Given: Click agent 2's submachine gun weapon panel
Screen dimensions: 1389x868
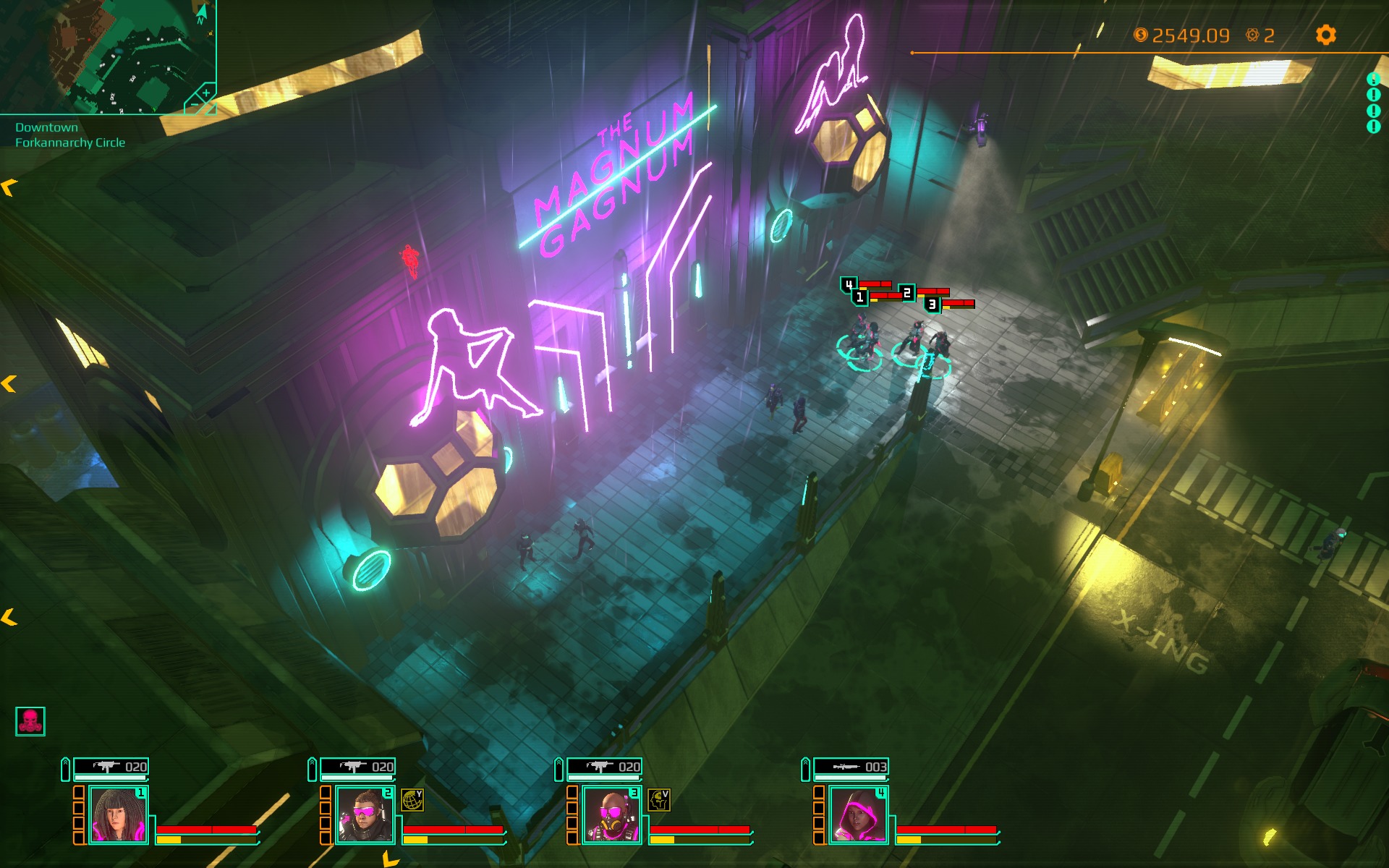Looking at the screenshot, I should [358, 767].
